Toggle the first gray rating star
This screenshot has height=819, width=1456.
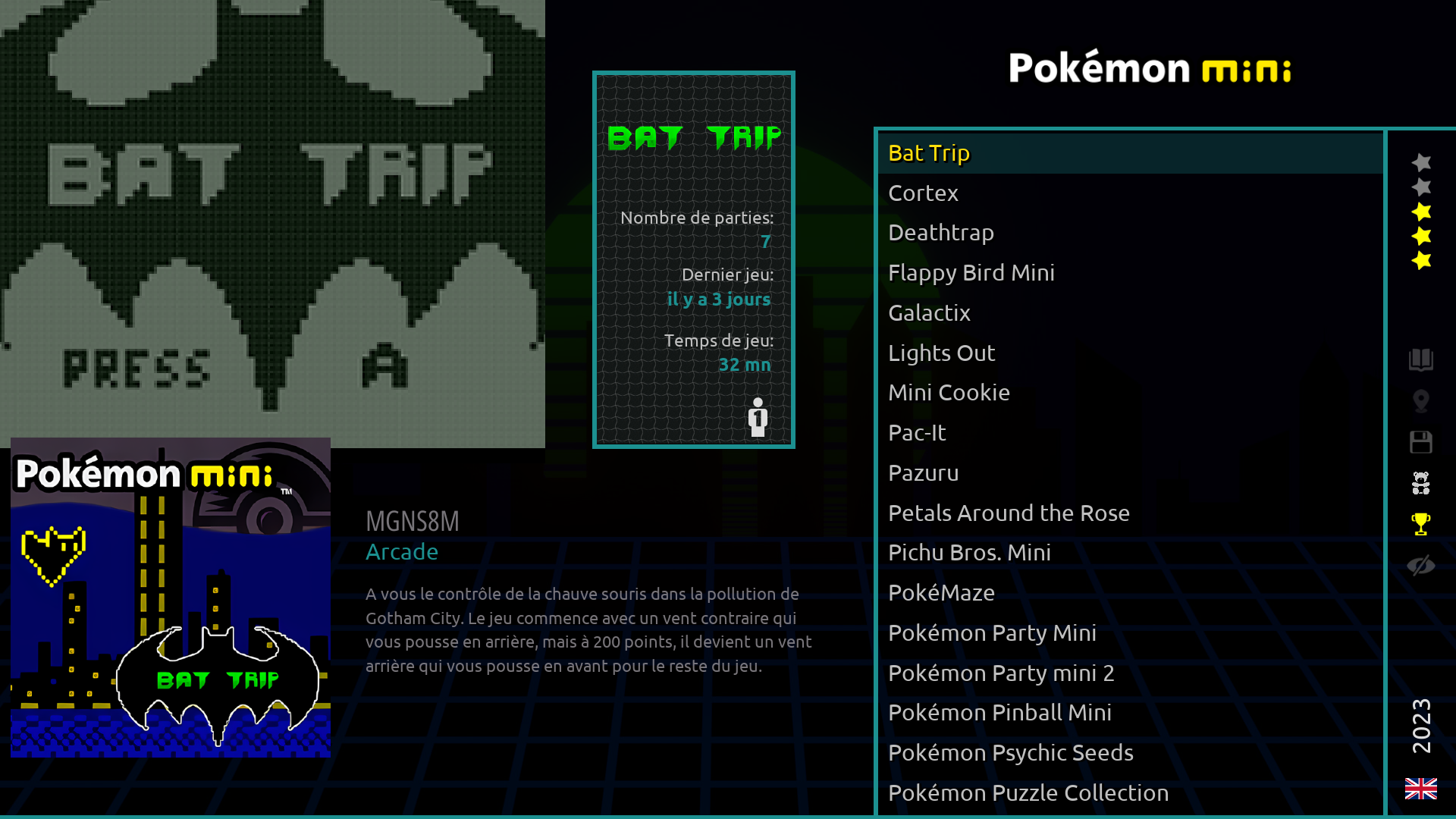click(x=1421, y=164)
